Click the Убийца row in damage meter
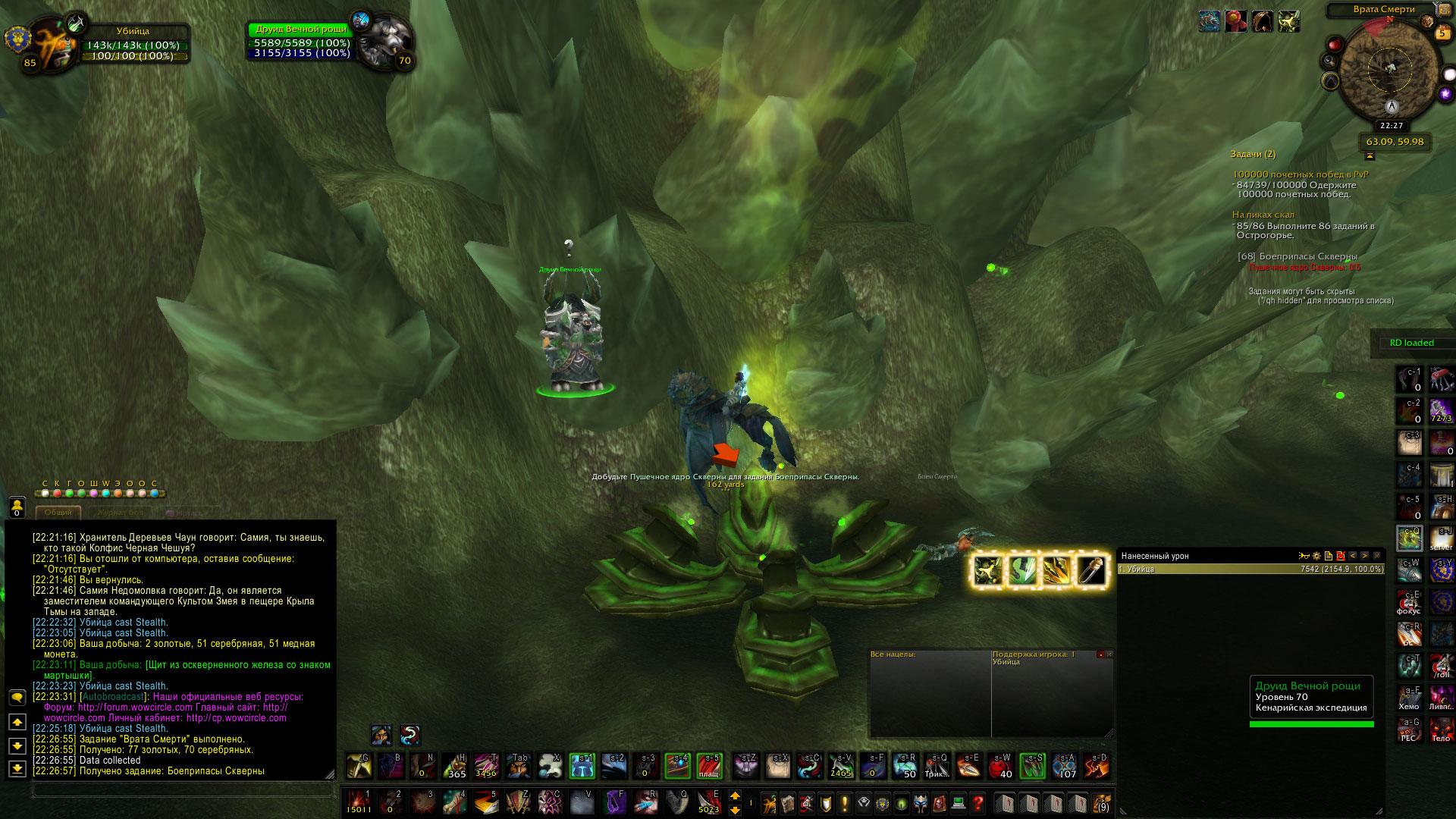Screen dimensions: 1456x819 pos(1250,569)
